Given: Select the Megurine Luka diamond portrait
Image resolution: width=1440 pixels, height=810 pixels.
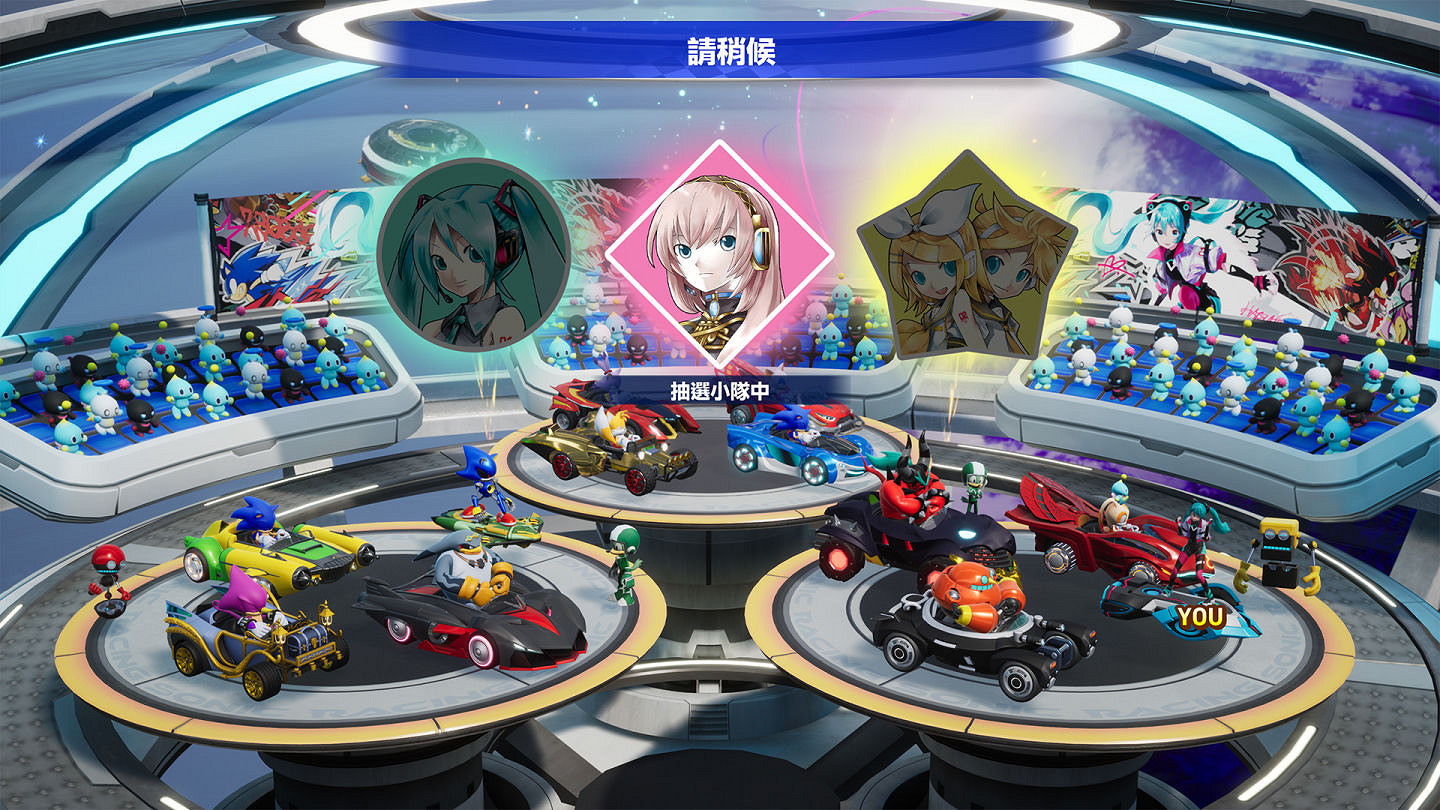Looking at the screenshot, I should pos(718,250).
